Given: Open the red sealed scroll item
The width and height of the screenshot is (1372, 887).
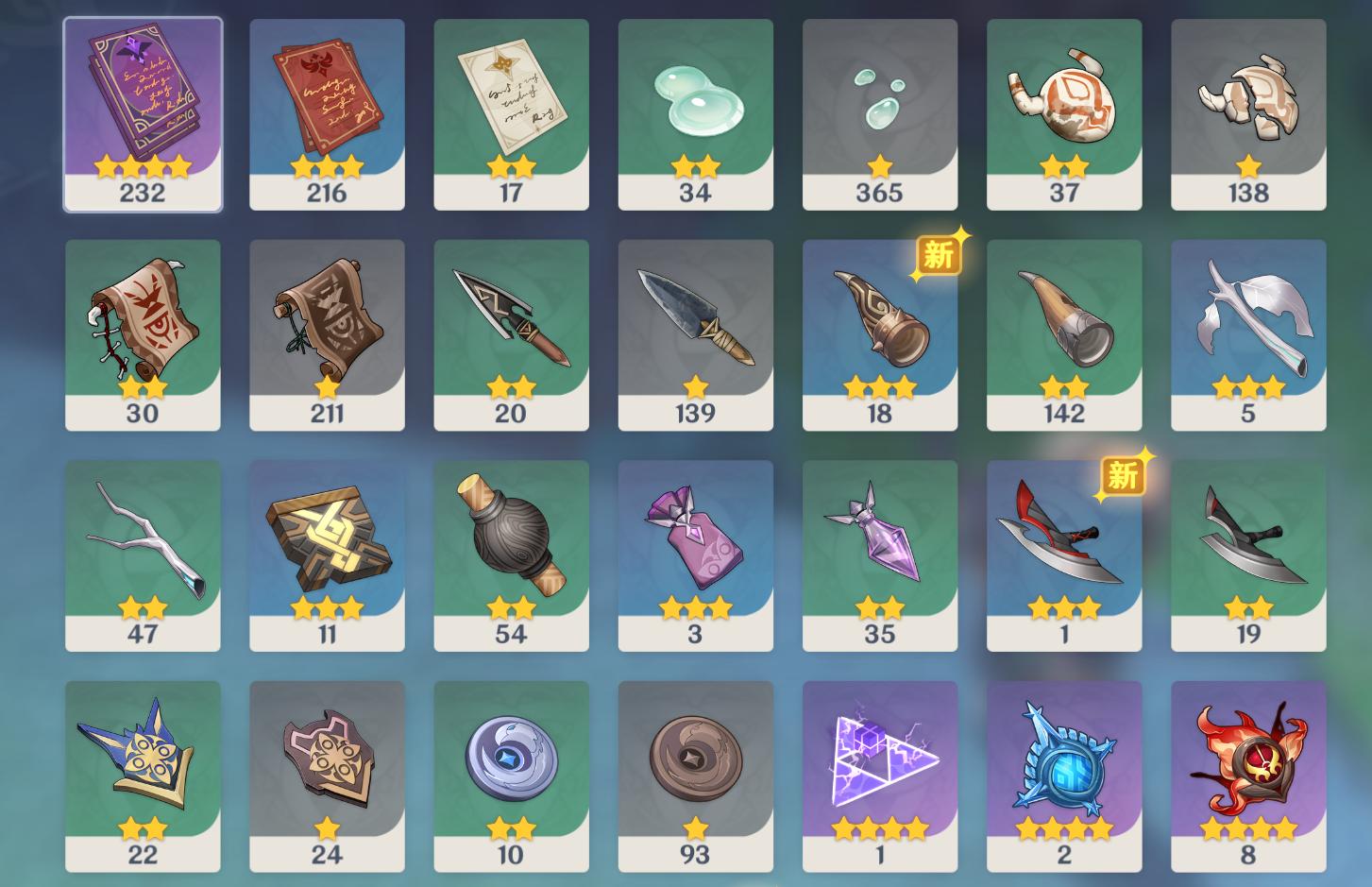Looking at the screenshot, I should pyautogui.click(x=143, y=334).
